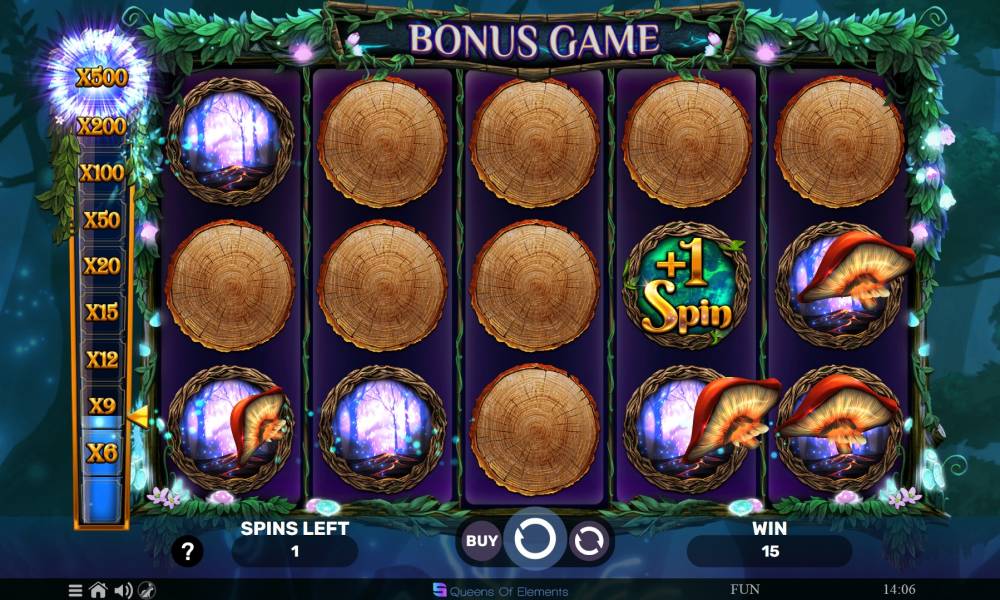Viewport: 1000px width, 600px height.
Task: Toggle the autoplay button with circular arrows
Action: [x=590, y=541]
